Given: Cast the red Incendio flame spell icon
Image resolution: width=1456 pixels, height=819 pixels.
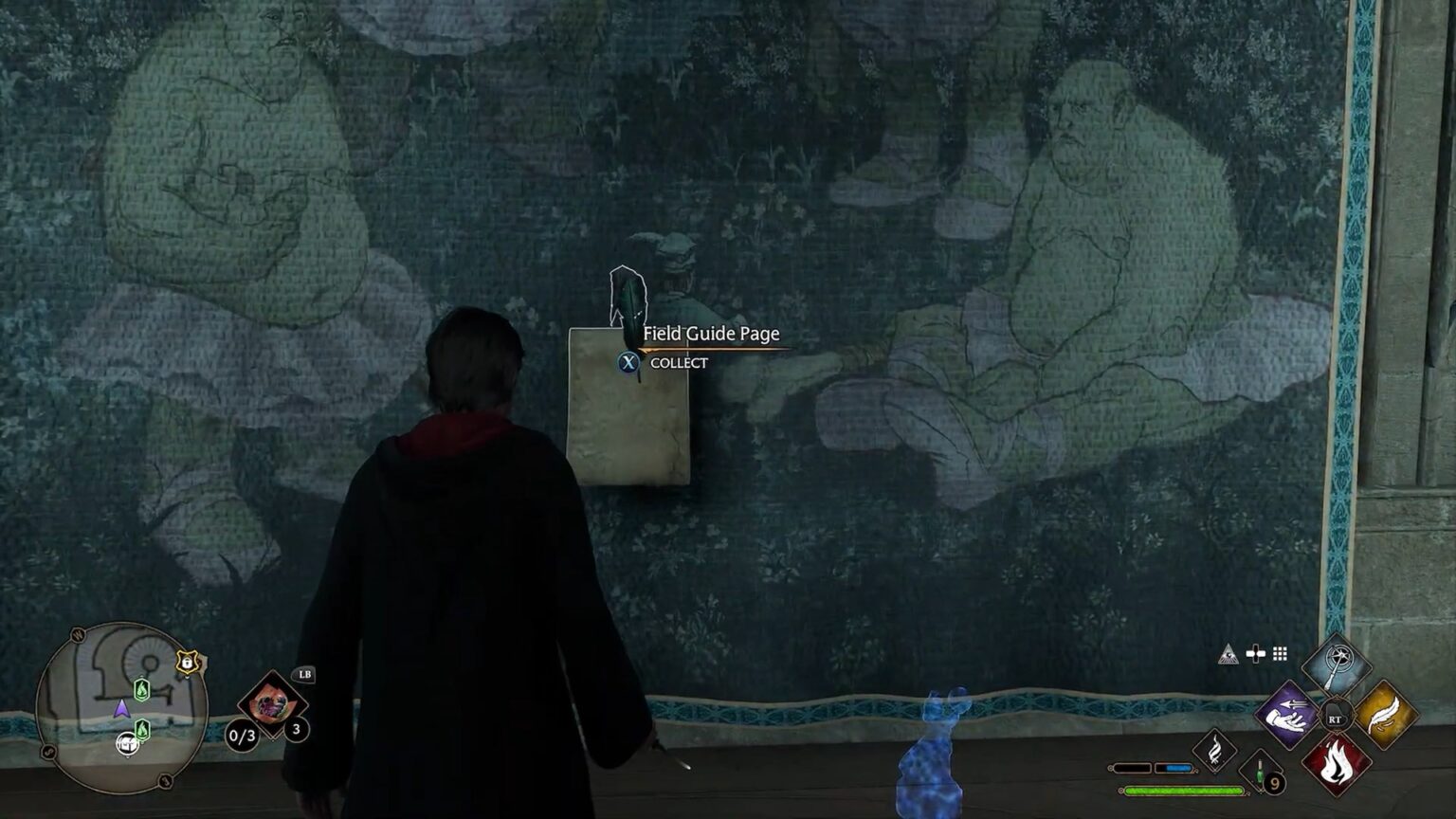Looking at the screenshot, I should point(1338,764).
